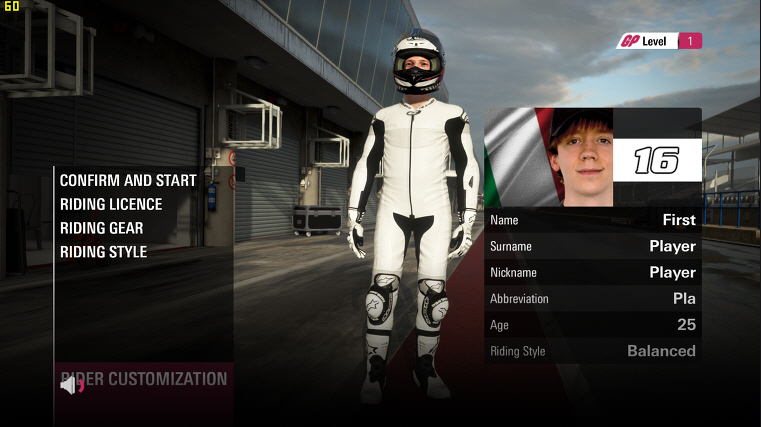The image size is (761, 427).
Task: Select the Abbreviation row
Action: tap(592, 298)
